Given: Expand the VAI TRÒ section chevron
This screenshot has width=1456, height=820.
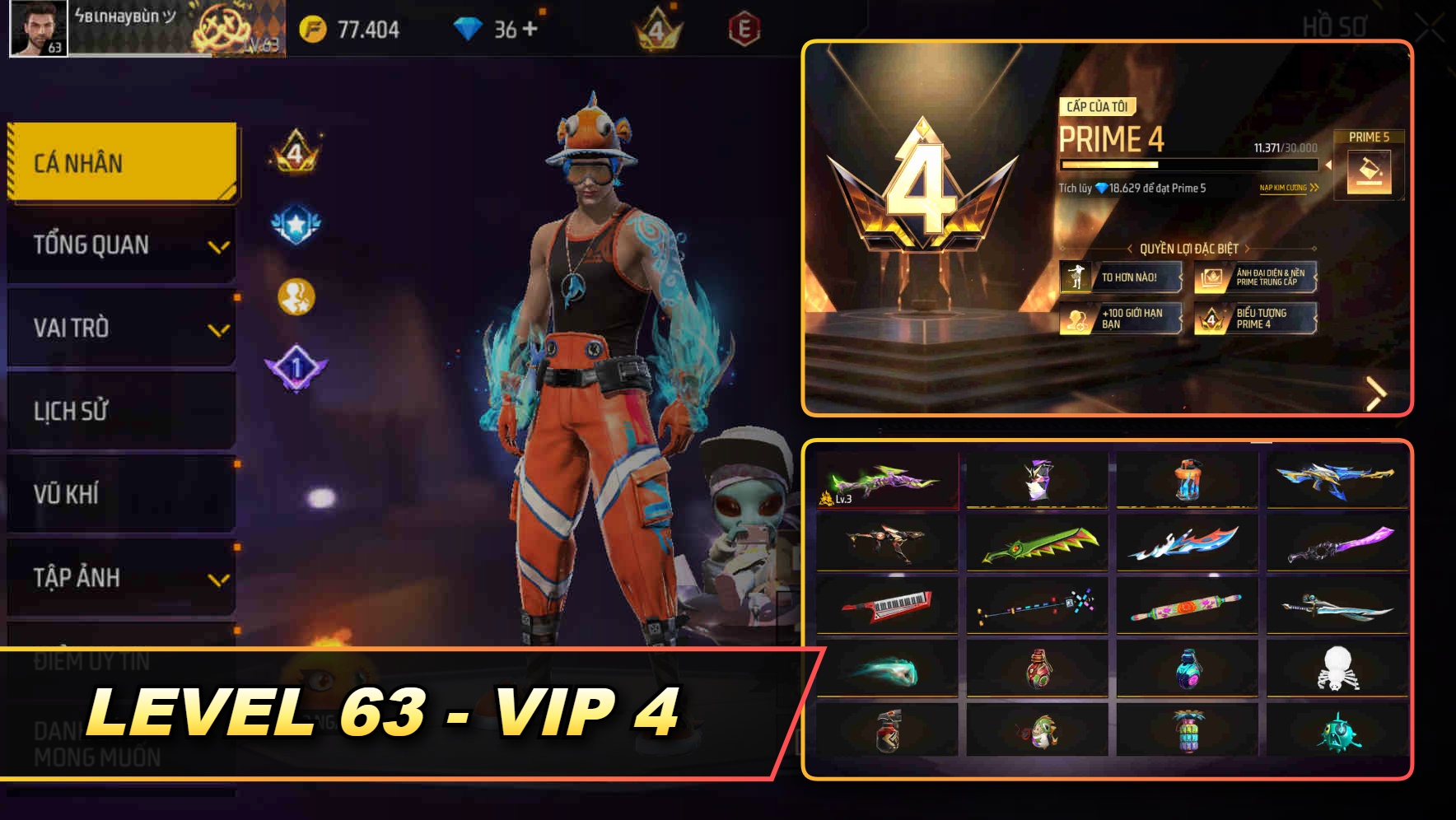Looking at the screenshot, I should click(x=219, y=329).
